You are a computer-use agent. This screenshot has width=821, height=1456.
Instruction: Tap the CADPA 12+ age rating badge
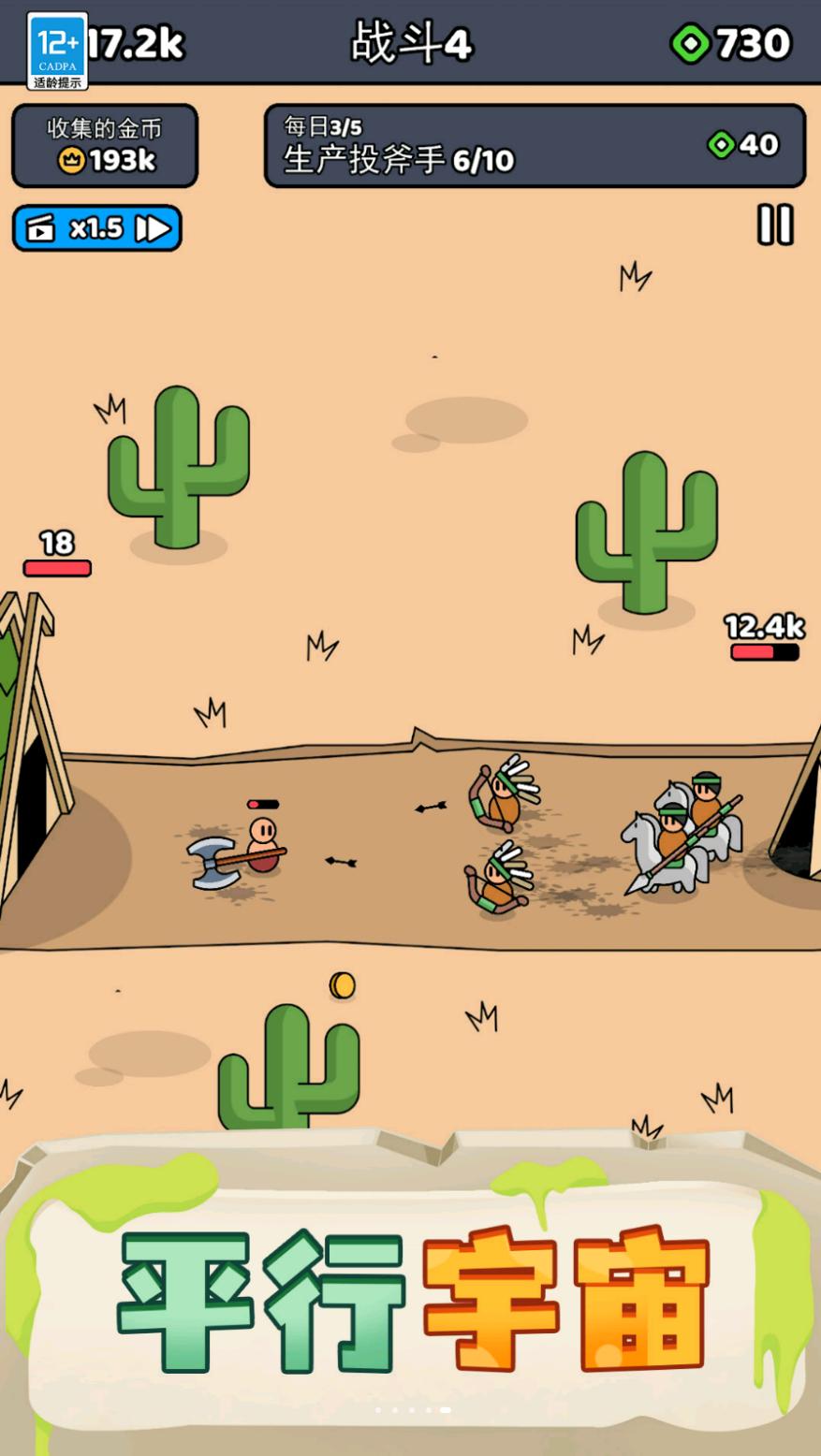point(57,51)
